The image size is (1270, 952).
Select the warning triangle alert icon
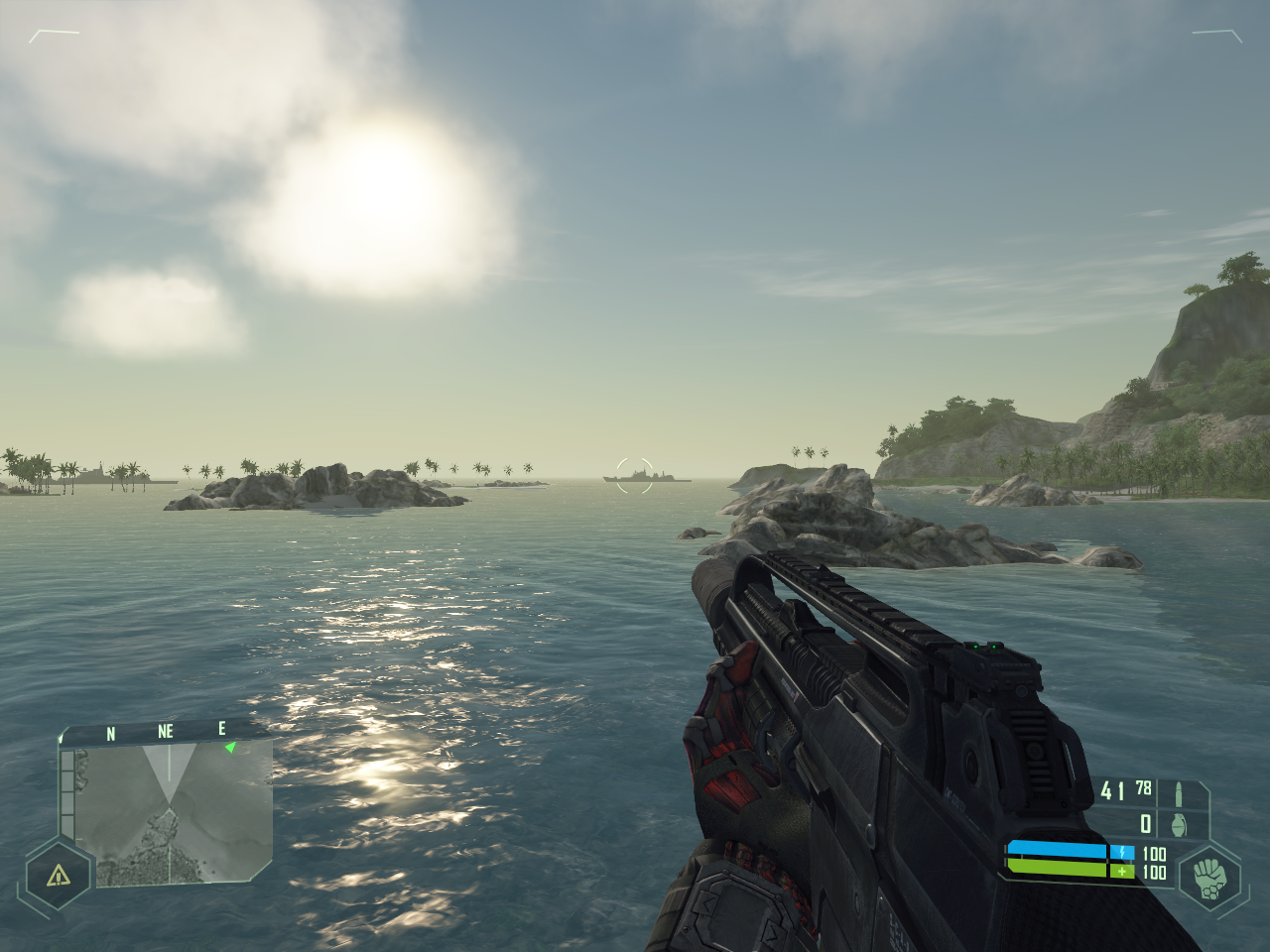click(59, 875)
